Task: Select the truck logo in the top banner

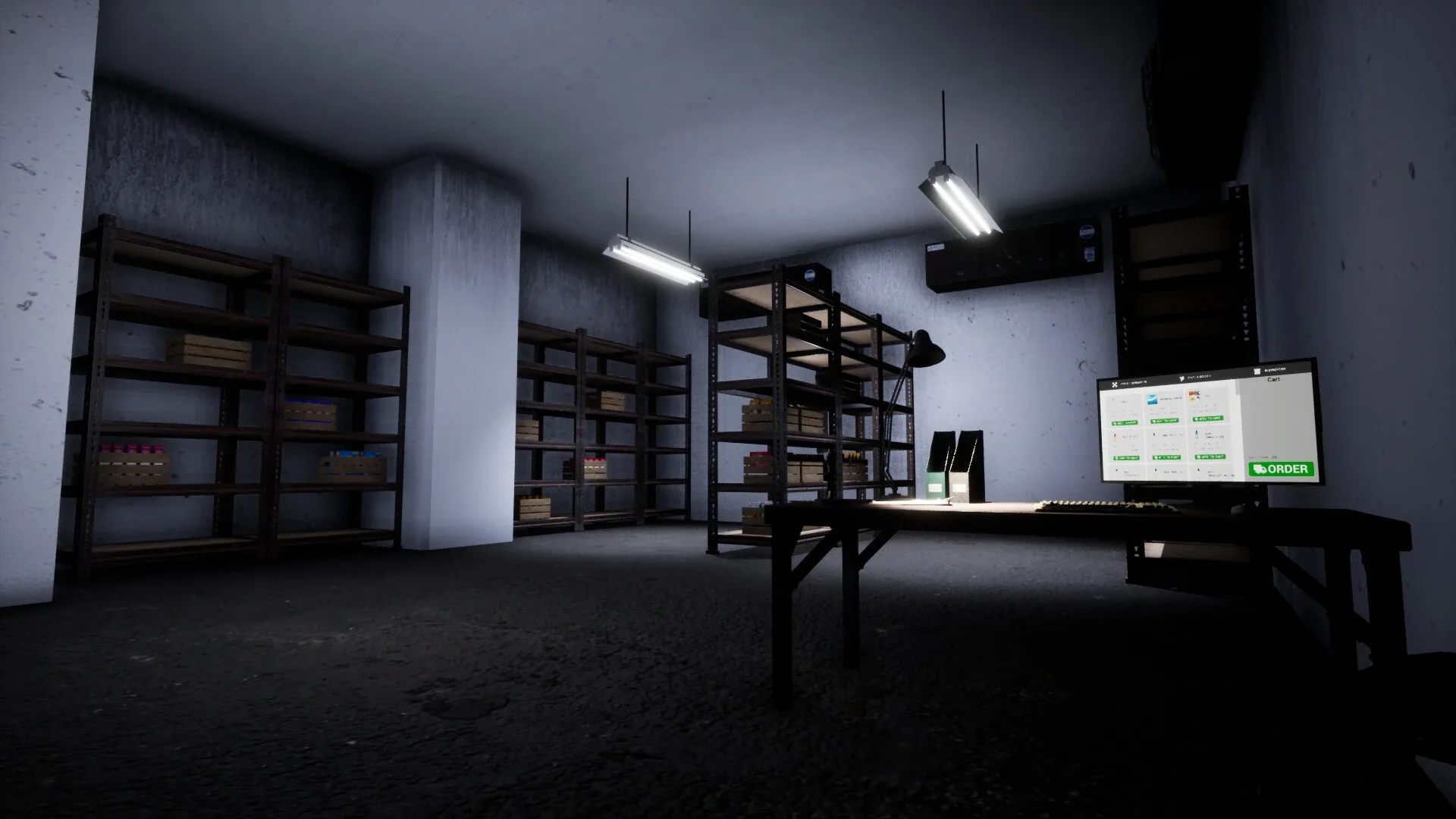Action: coord(1182,378)
